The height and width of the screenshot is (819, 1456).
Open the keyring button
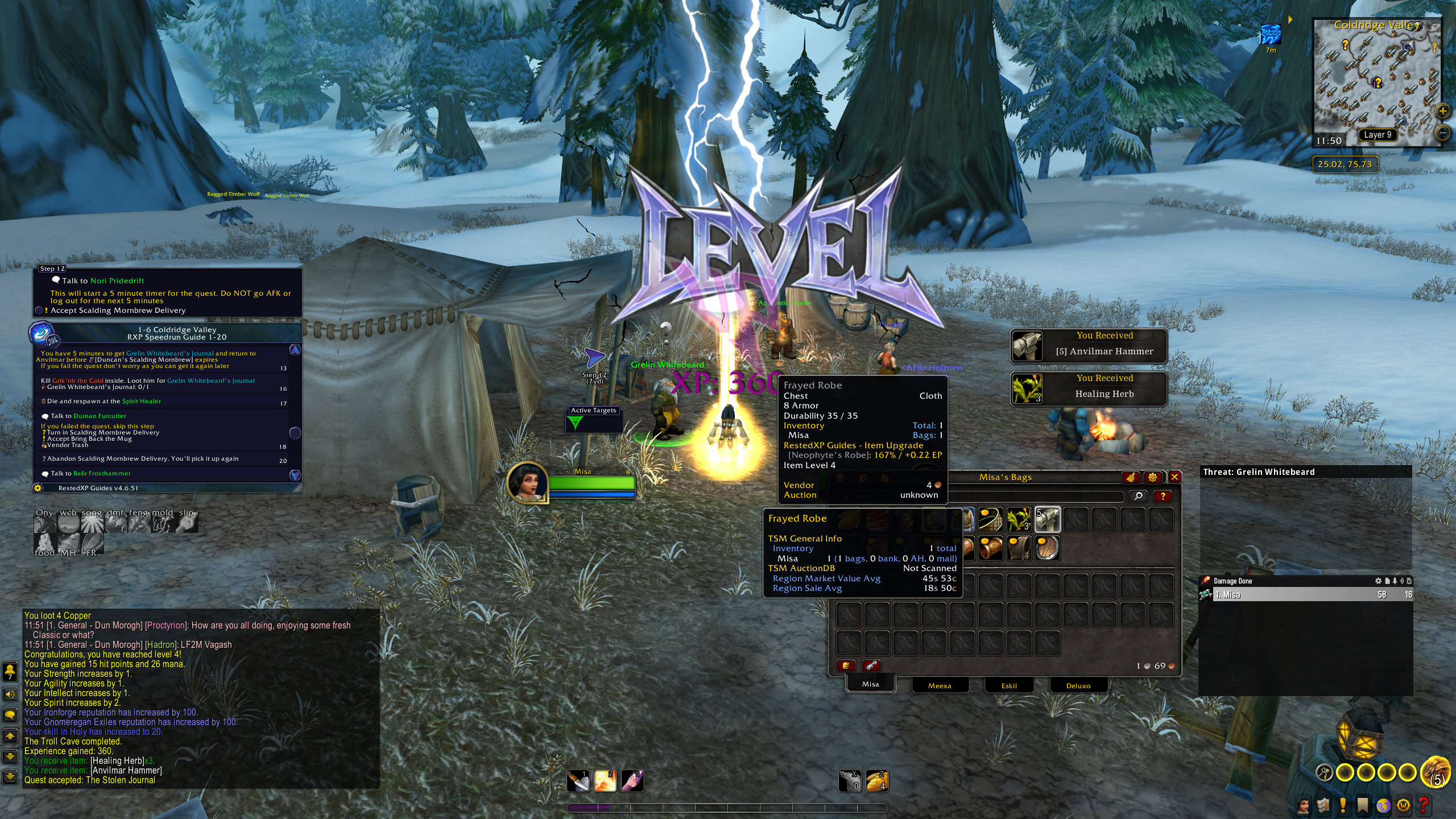coord(1325,772)
